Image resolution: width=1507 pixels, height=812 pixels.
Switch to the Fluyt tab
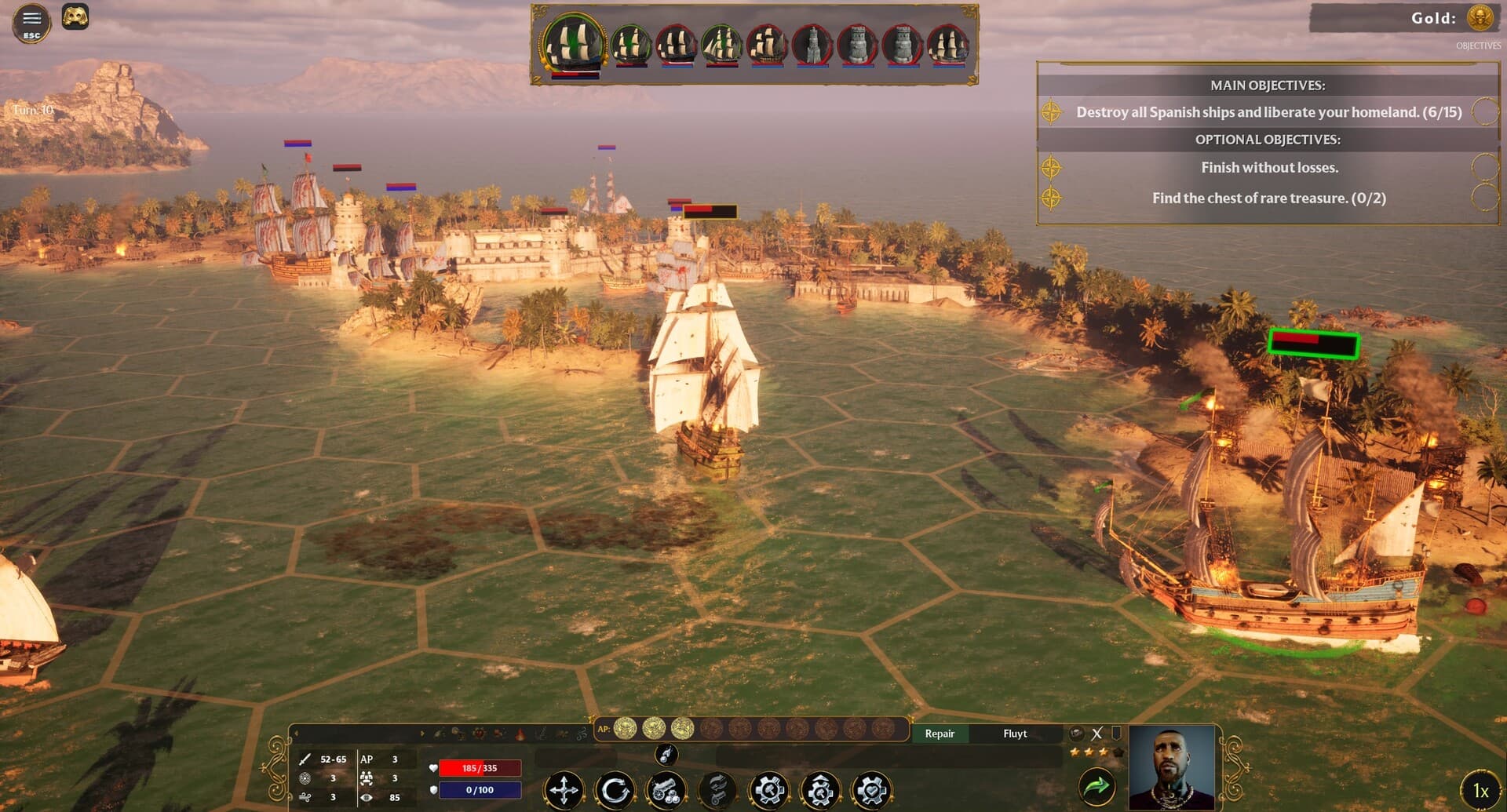click(1015, 734)
